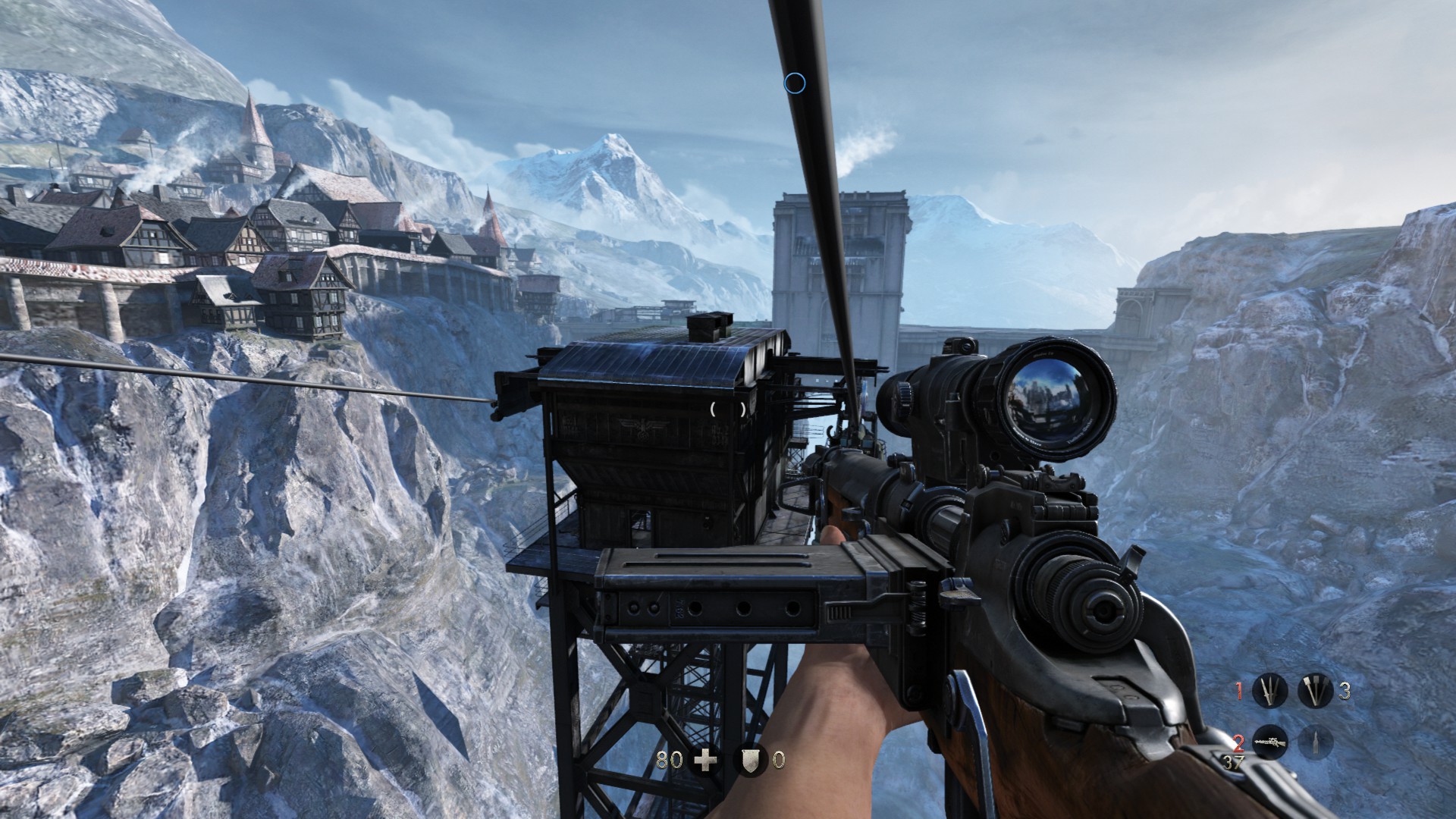Click the health value reading 80
The width and height of the screenshot is (1456, 819).
pyautogui.click(x=670, y=759)
